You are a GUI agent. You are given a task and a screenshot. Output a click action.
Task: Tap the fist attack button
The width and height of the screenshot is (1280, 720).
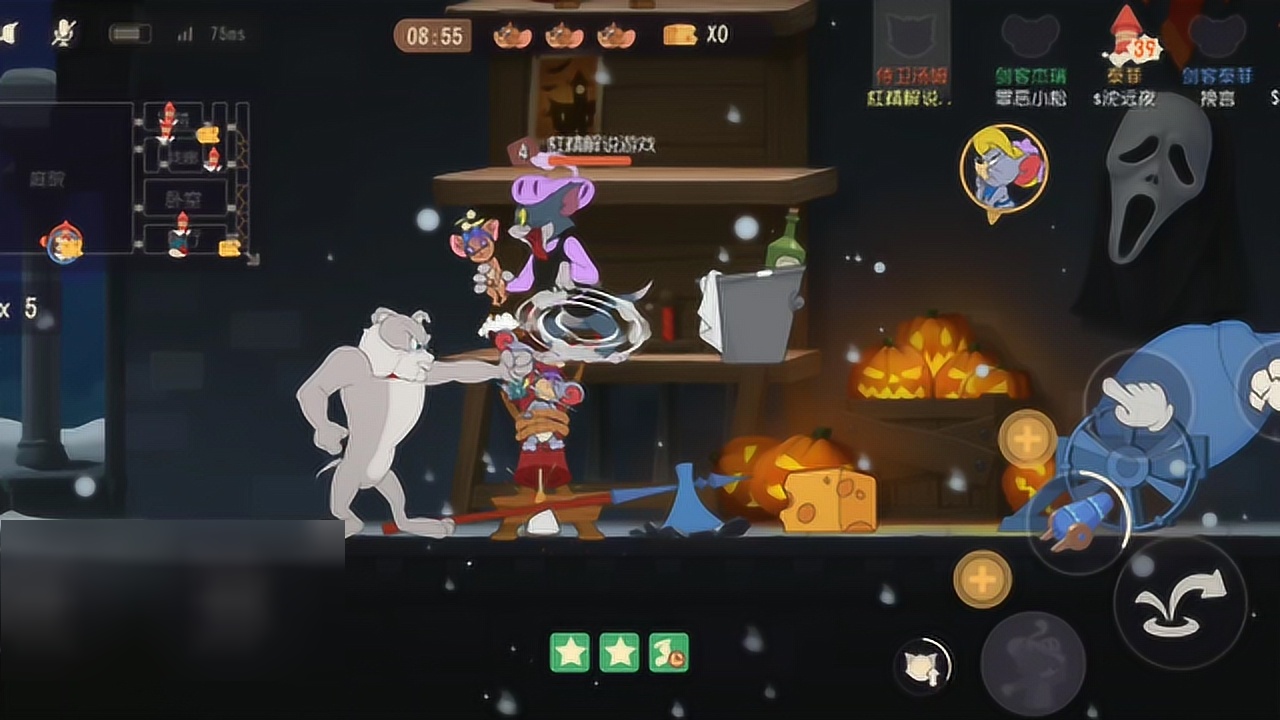click(x=1264, y=385)
